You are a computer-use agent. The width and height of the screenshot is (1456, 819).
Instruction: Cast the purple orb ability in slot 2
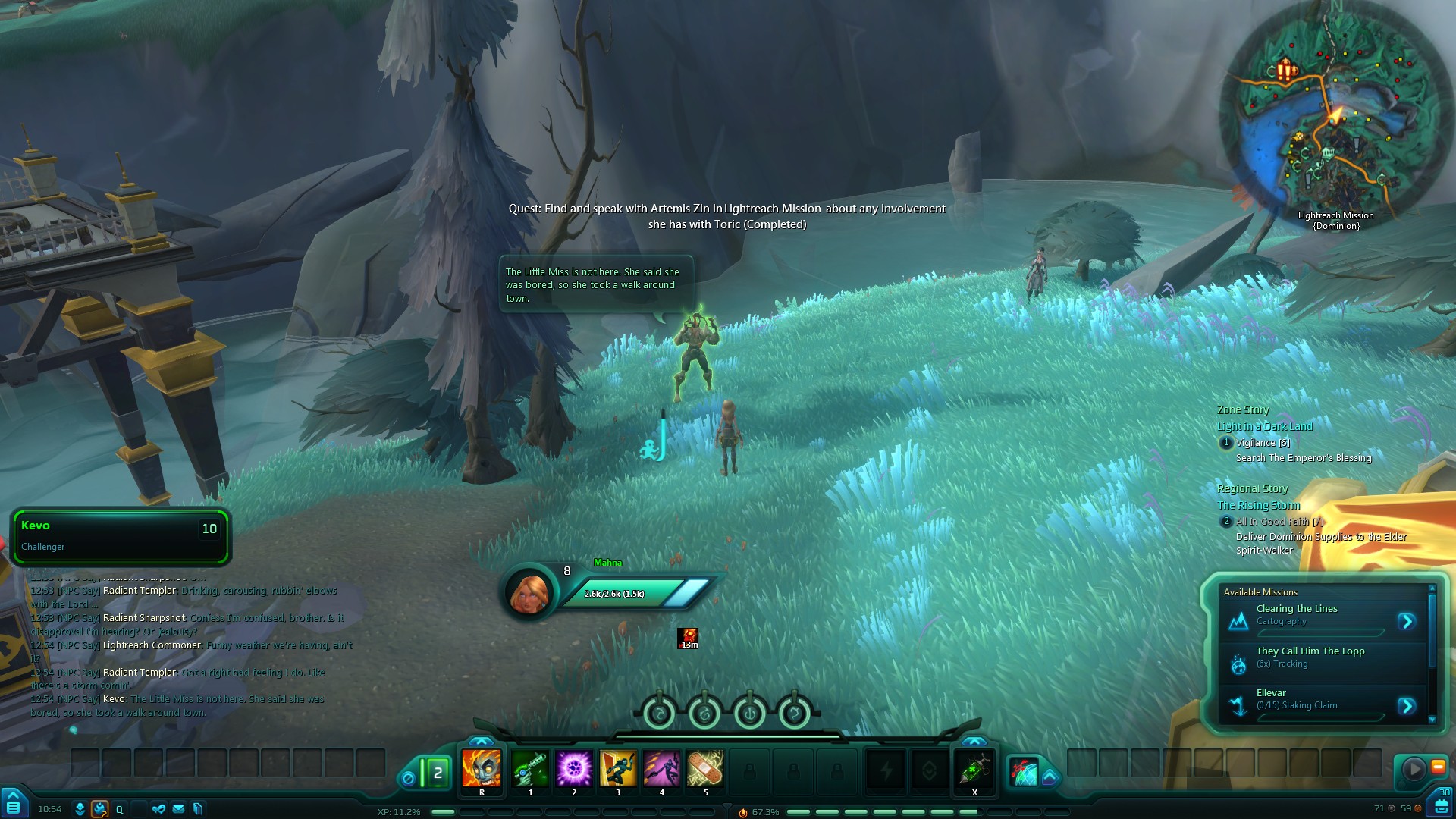pos(574,768)
